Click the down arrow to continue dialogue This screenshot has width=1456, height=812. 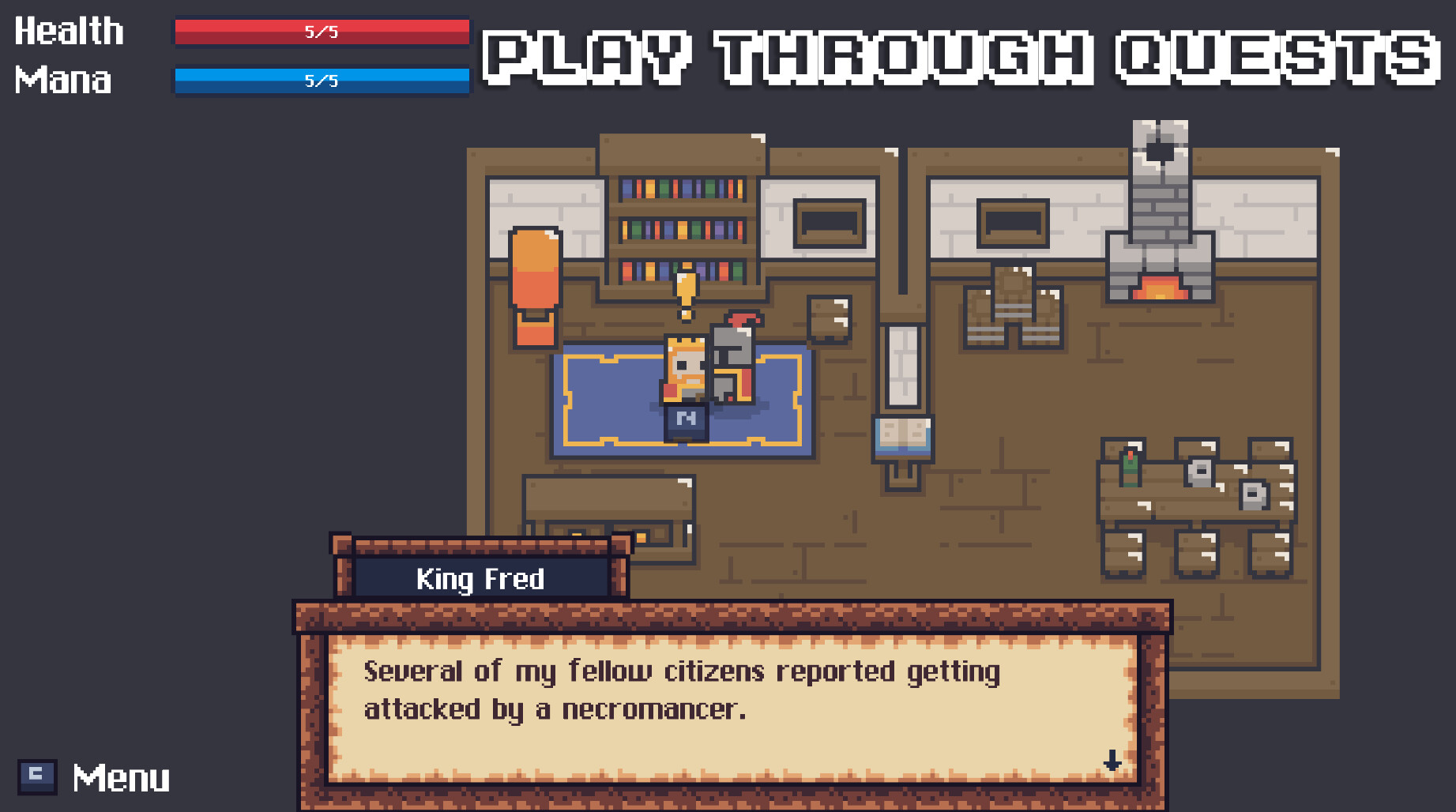click(1112, 761)
